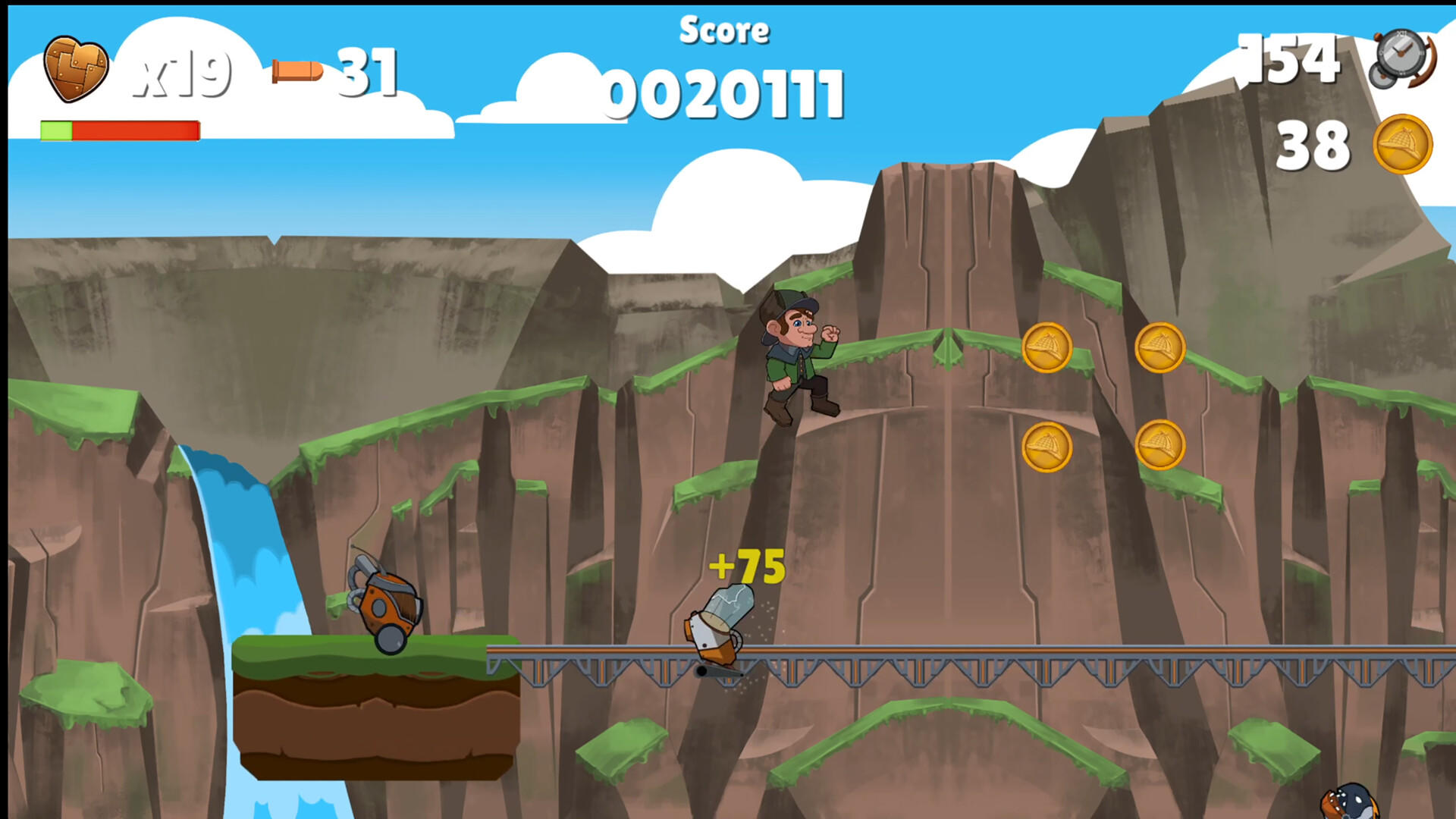Switch to the Score header at top center
1456x819 pixels.
[726, 30]
